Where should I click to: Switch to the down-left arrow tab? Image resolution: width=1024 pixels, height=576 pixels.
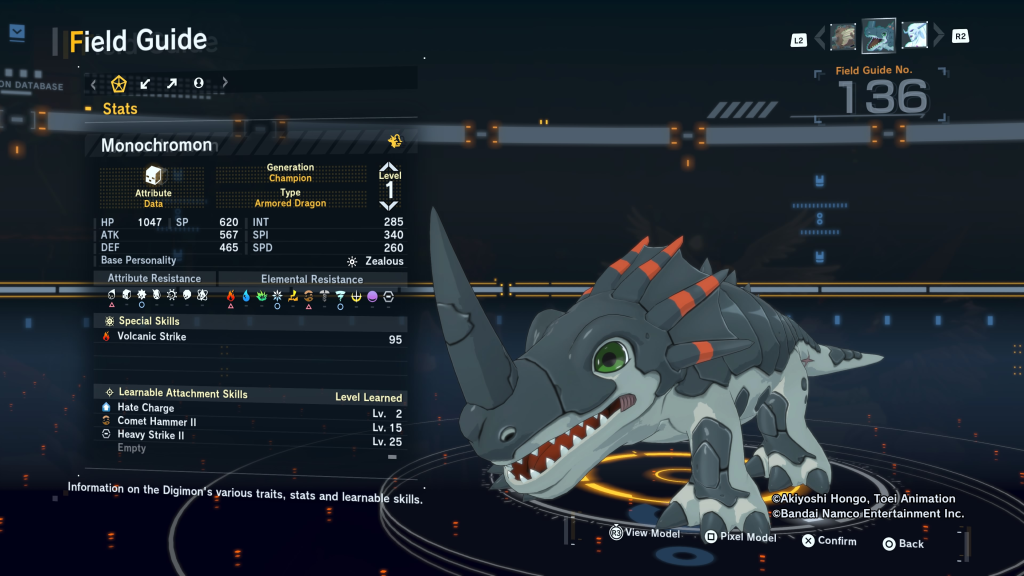(x=146, y=84)
